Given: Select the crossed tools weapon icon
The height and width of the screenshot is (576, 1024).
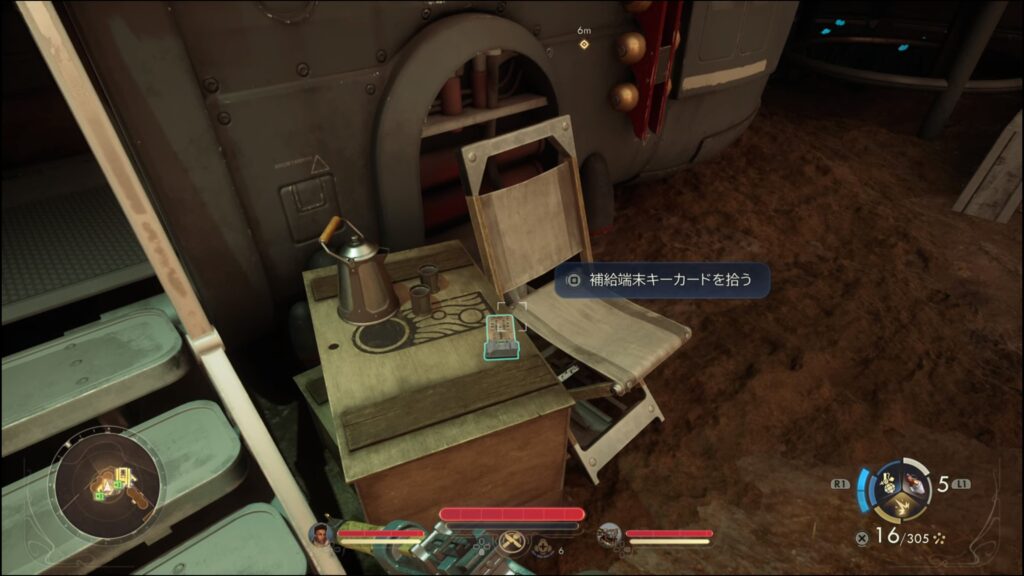Looking at the screenshot, I should [x=513, y=541].
